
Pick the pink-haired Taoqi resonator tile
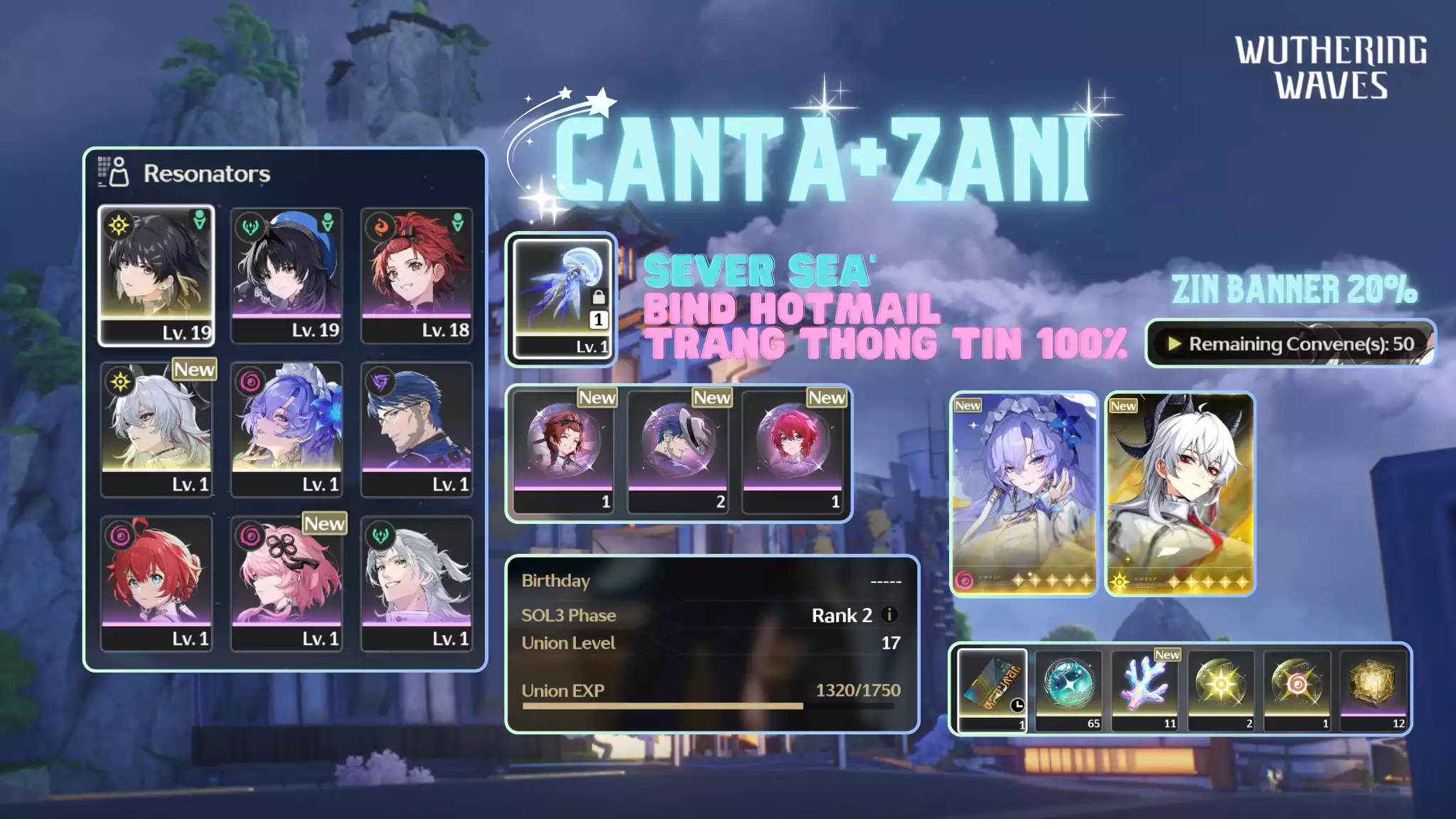coord(287,583)
